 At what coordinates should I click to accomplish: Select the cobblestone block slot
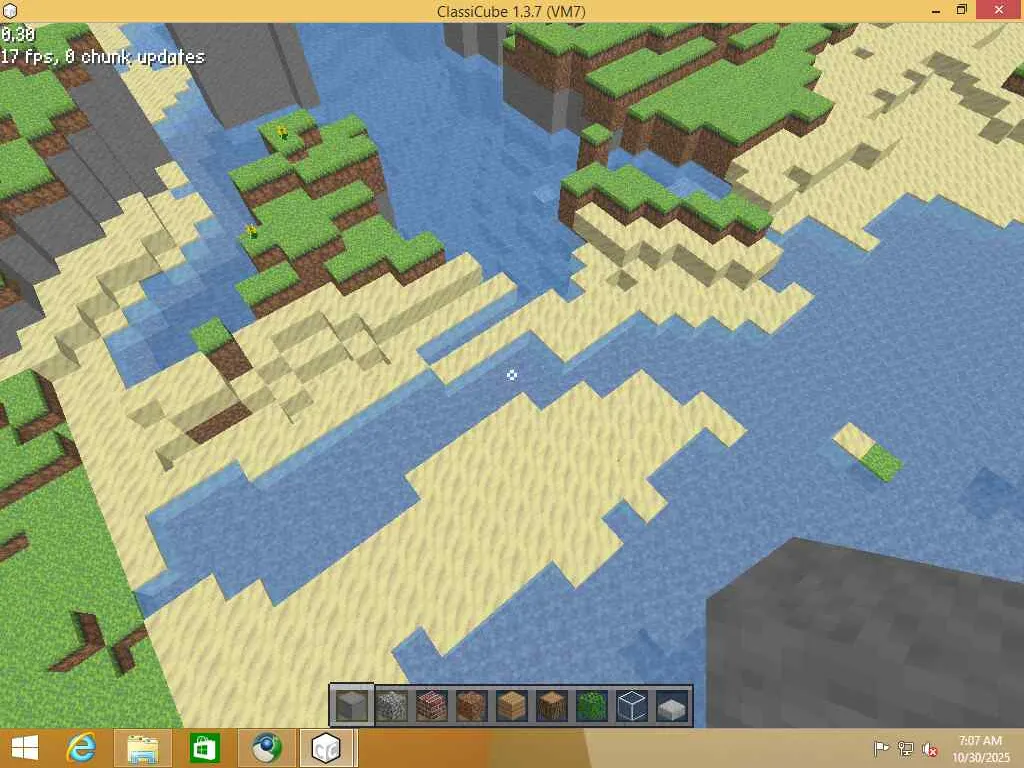392,706
